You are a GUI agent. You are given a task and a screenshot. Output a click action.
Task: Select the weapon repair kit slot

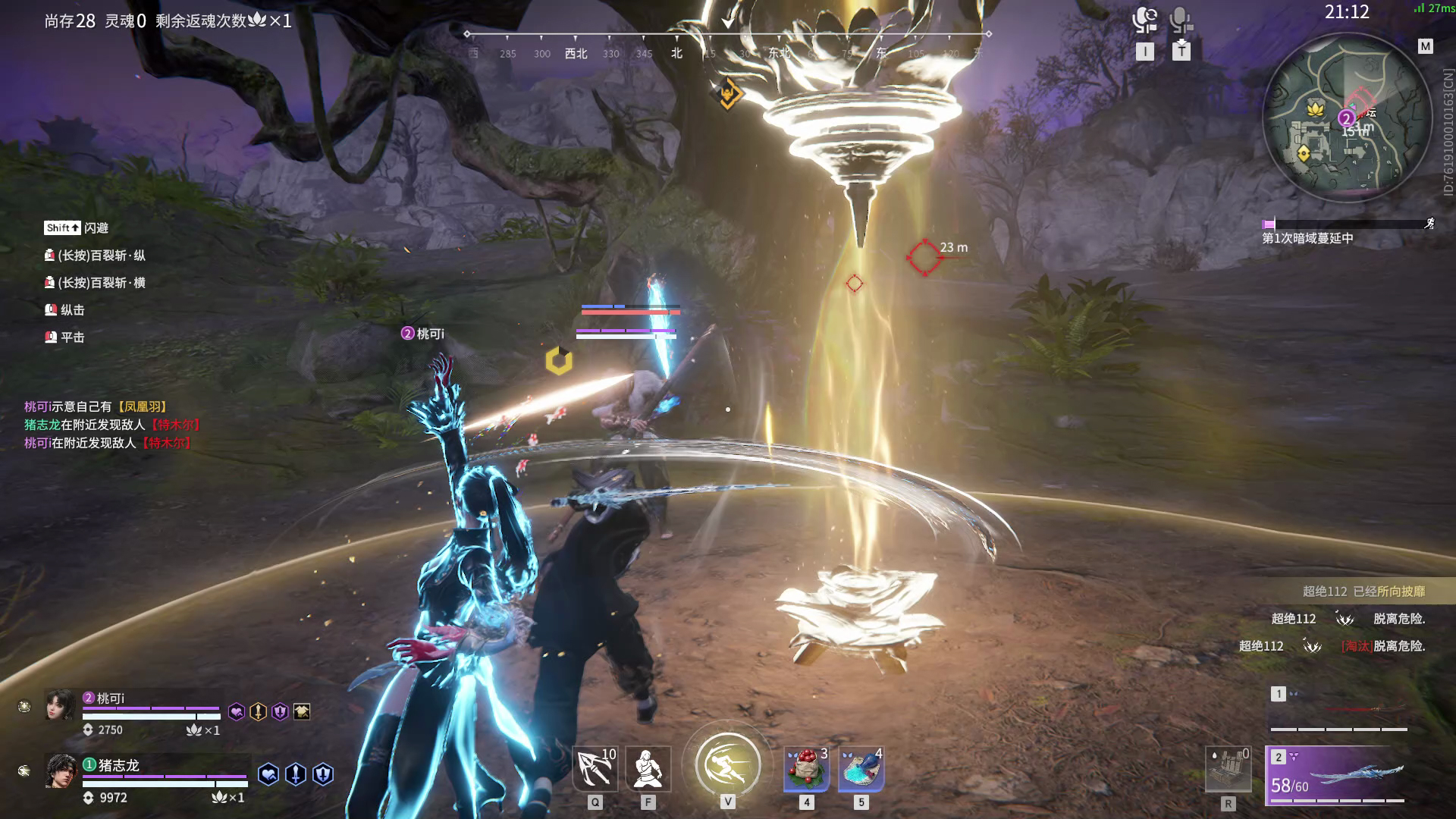click(1228, 770)
